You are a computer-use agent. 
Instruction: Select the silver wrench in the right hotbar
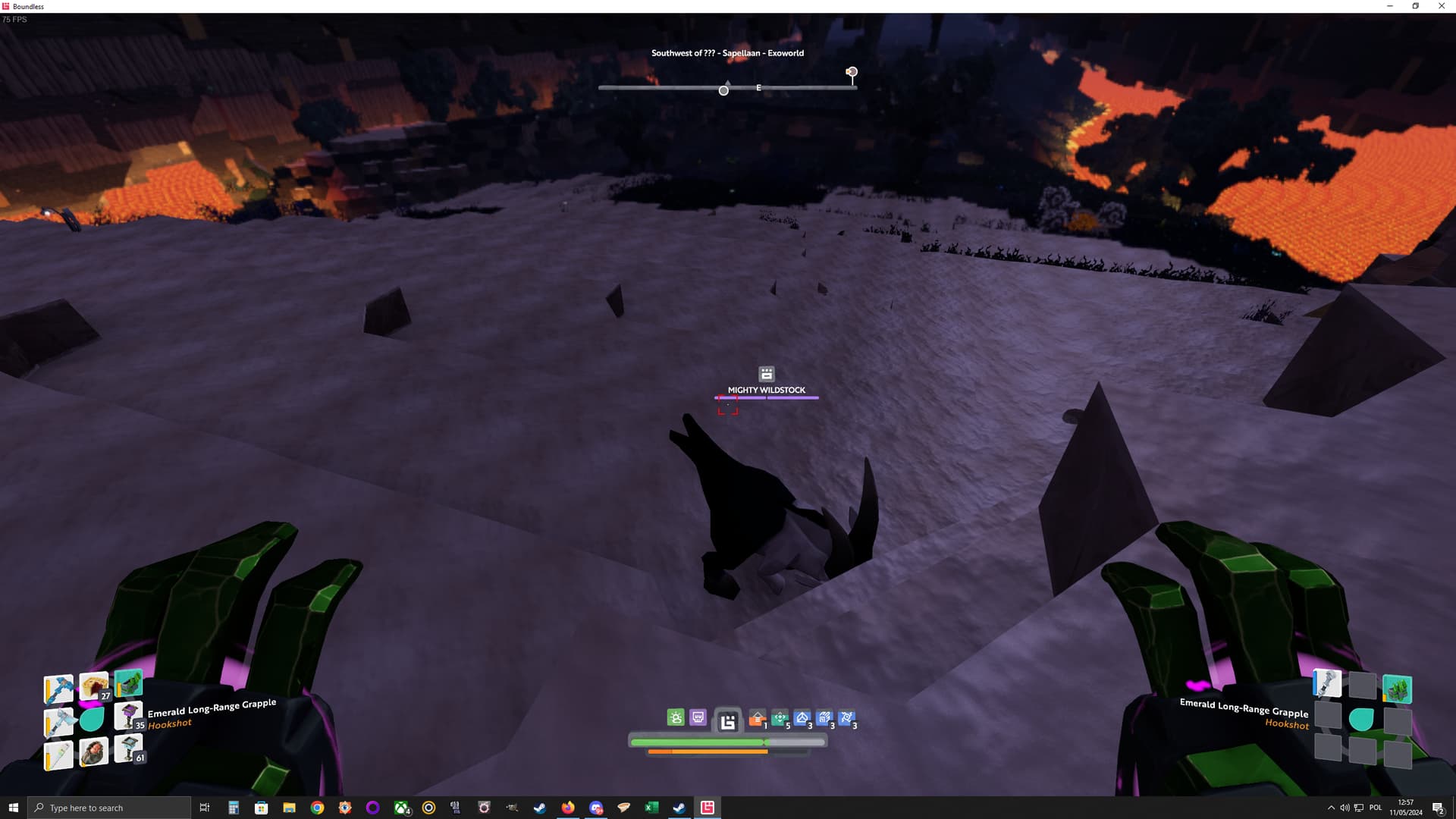pos(1327,683)
